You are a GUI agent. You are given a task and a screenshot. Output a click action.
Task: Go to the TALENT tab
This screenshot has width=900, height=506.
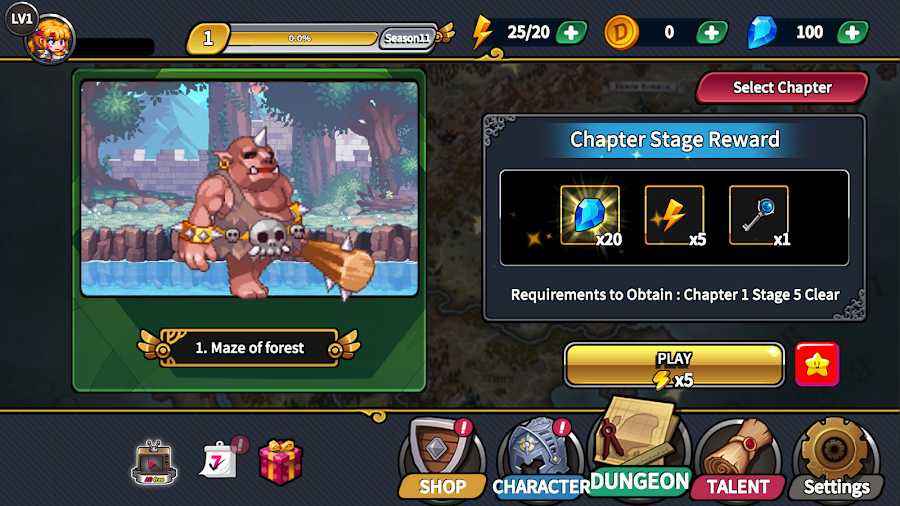(738, 459)
